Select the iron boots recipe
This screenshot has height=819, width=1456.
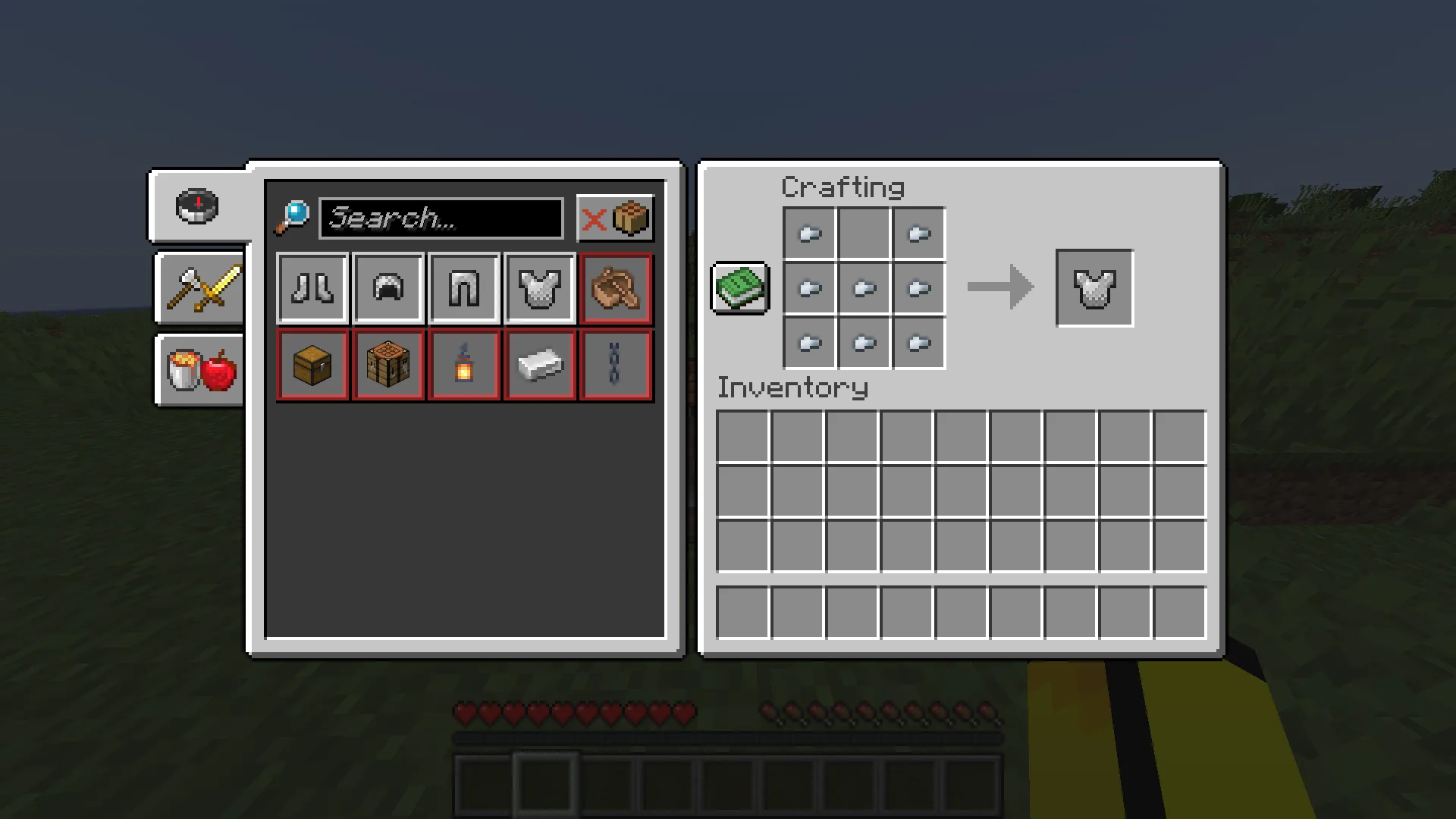[x=312, y=288]
